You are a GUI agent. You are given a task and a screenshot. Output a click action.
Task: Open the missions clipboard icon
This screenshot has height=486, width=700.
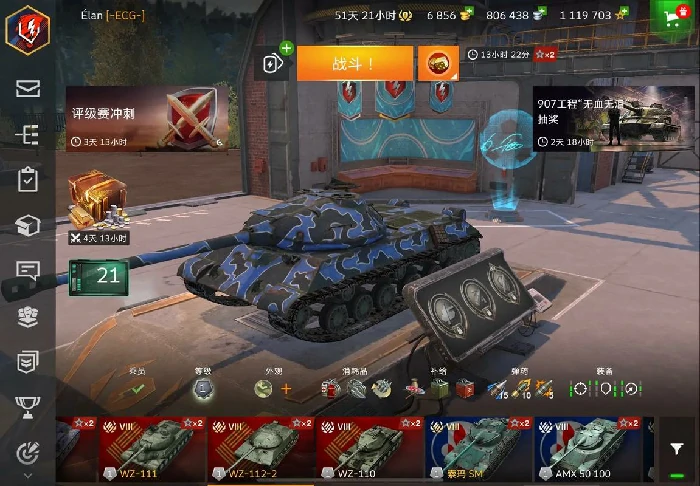28,180
